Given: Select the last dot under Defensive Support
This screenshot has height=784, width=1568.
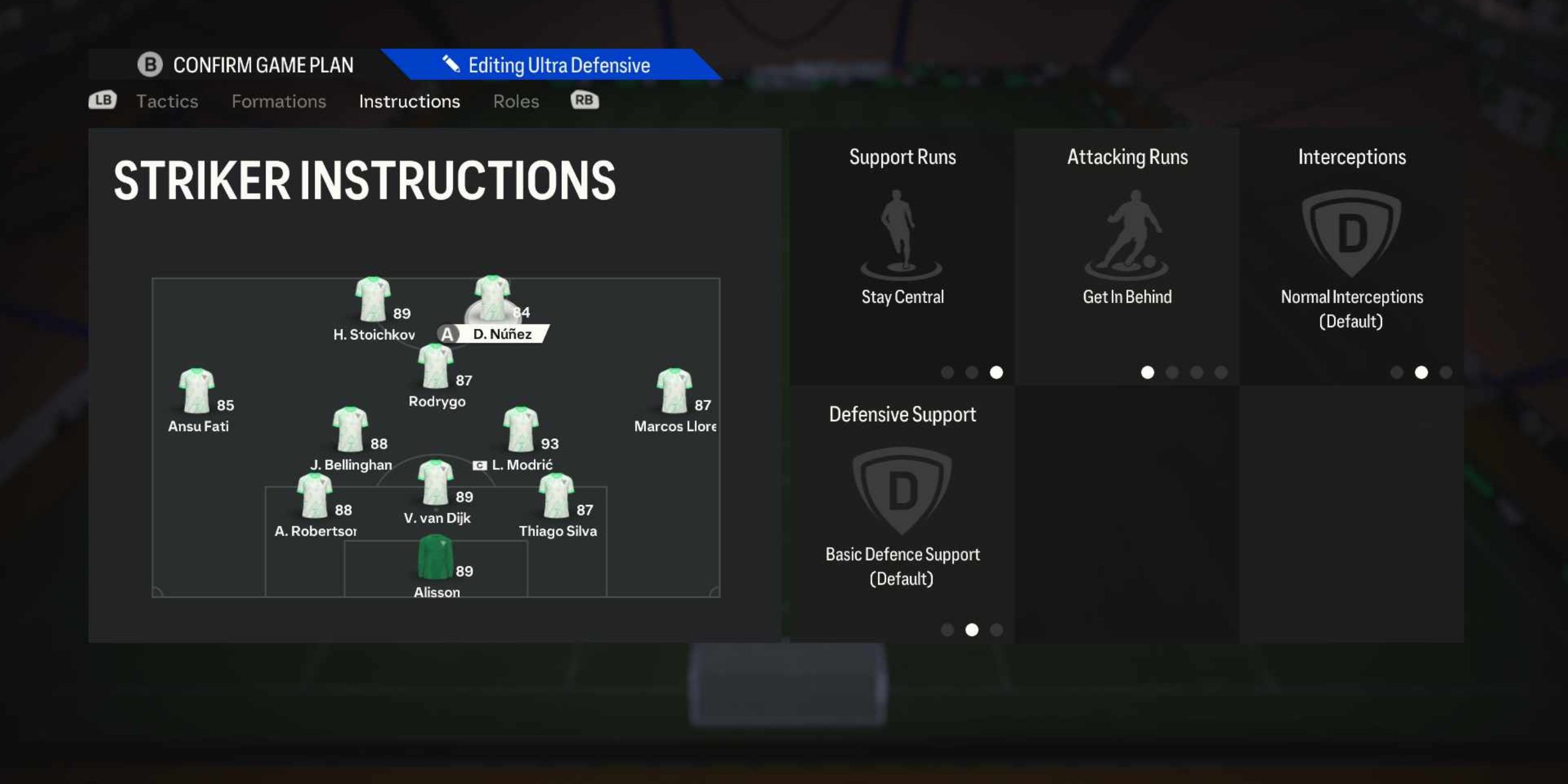Looking at the screenshot, I should (x=996, y=631).
